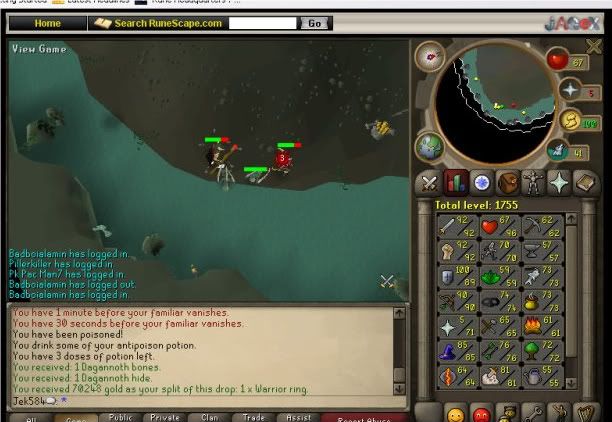Screen dimensions: 612x422
Task: Switch to the magic spellbook tab
Action: click(x=585, y=183)
